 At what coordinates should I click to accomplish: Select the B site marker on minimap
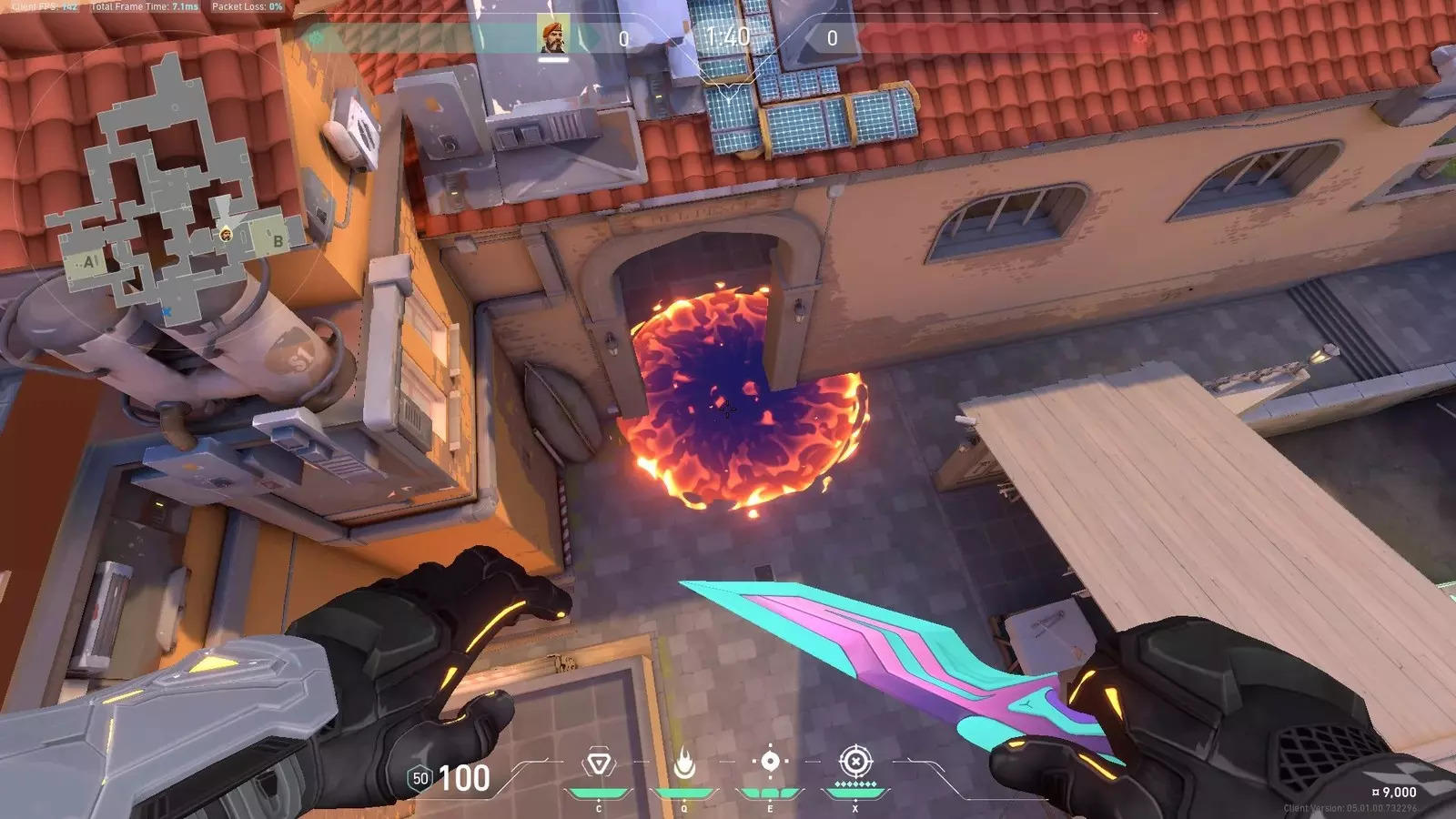click(x=278, y=240)
